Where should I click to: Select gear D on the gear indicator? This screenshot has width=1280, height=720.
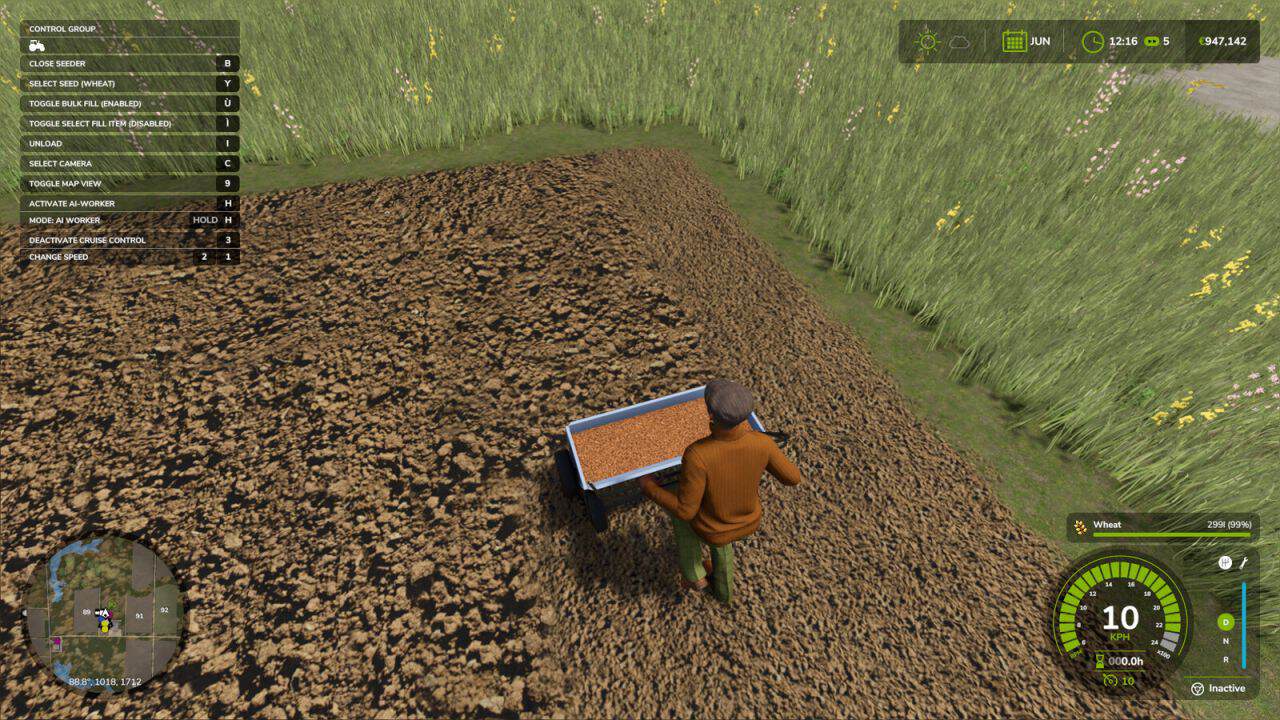coord(1225,622)
